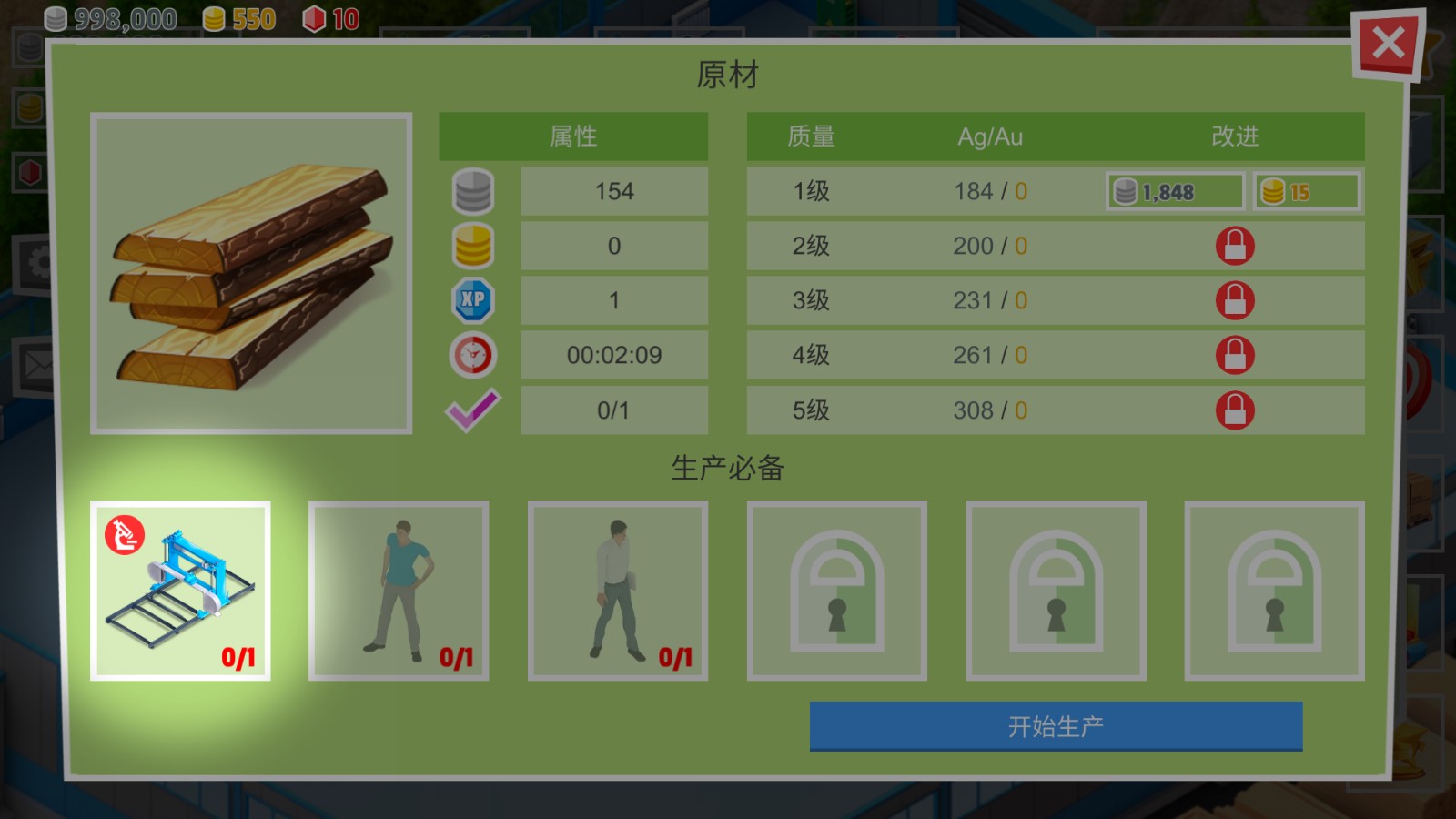Viewport: 1456px width, 819px height.
Task: Click the red gem counter showing 10
Action: 328,18
